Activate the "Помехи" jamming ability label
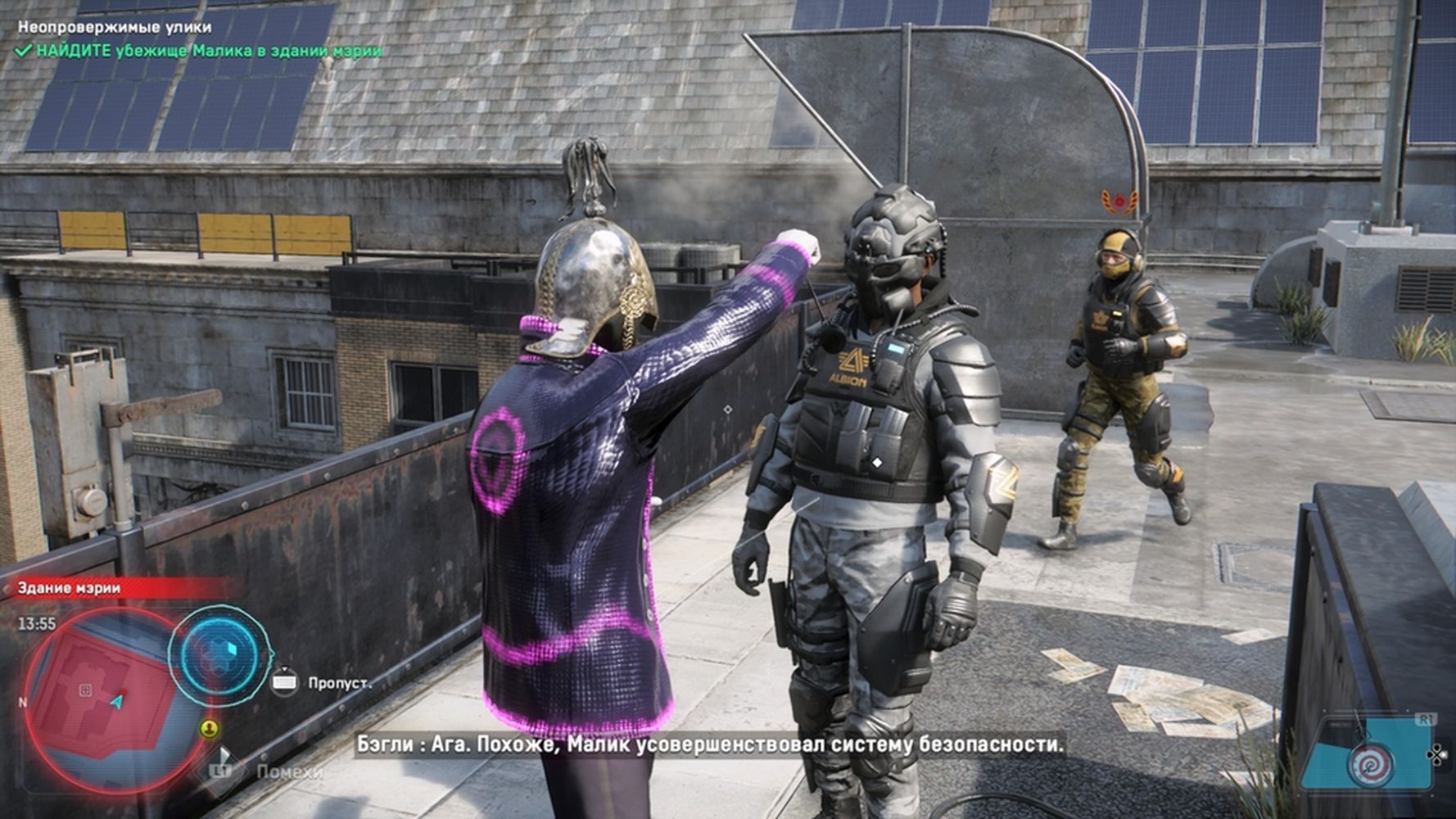Viewport: 1456px width, 819px height. 289,771
